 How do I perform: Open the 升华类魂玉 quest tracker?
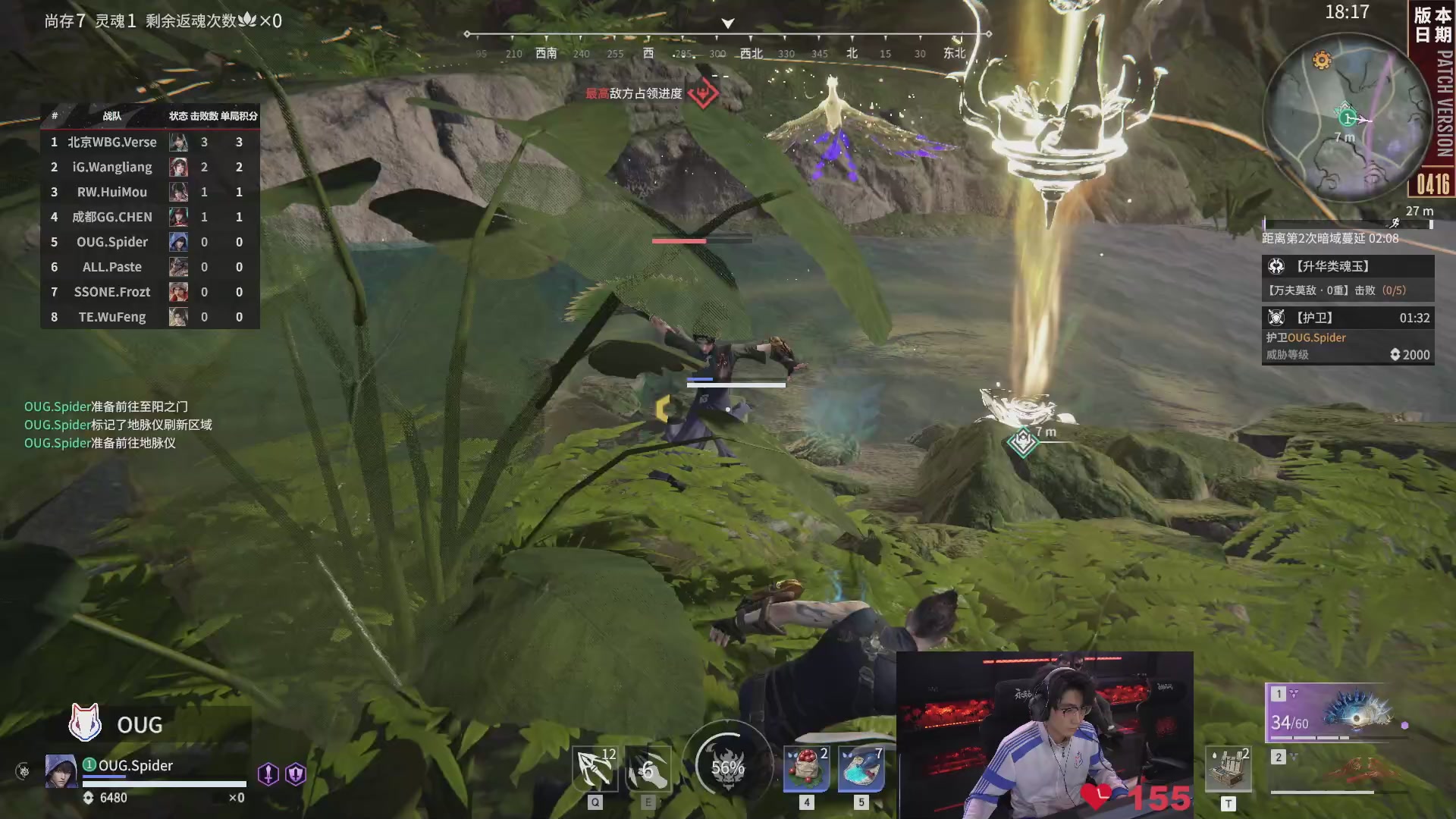(x=1348, y=278)
